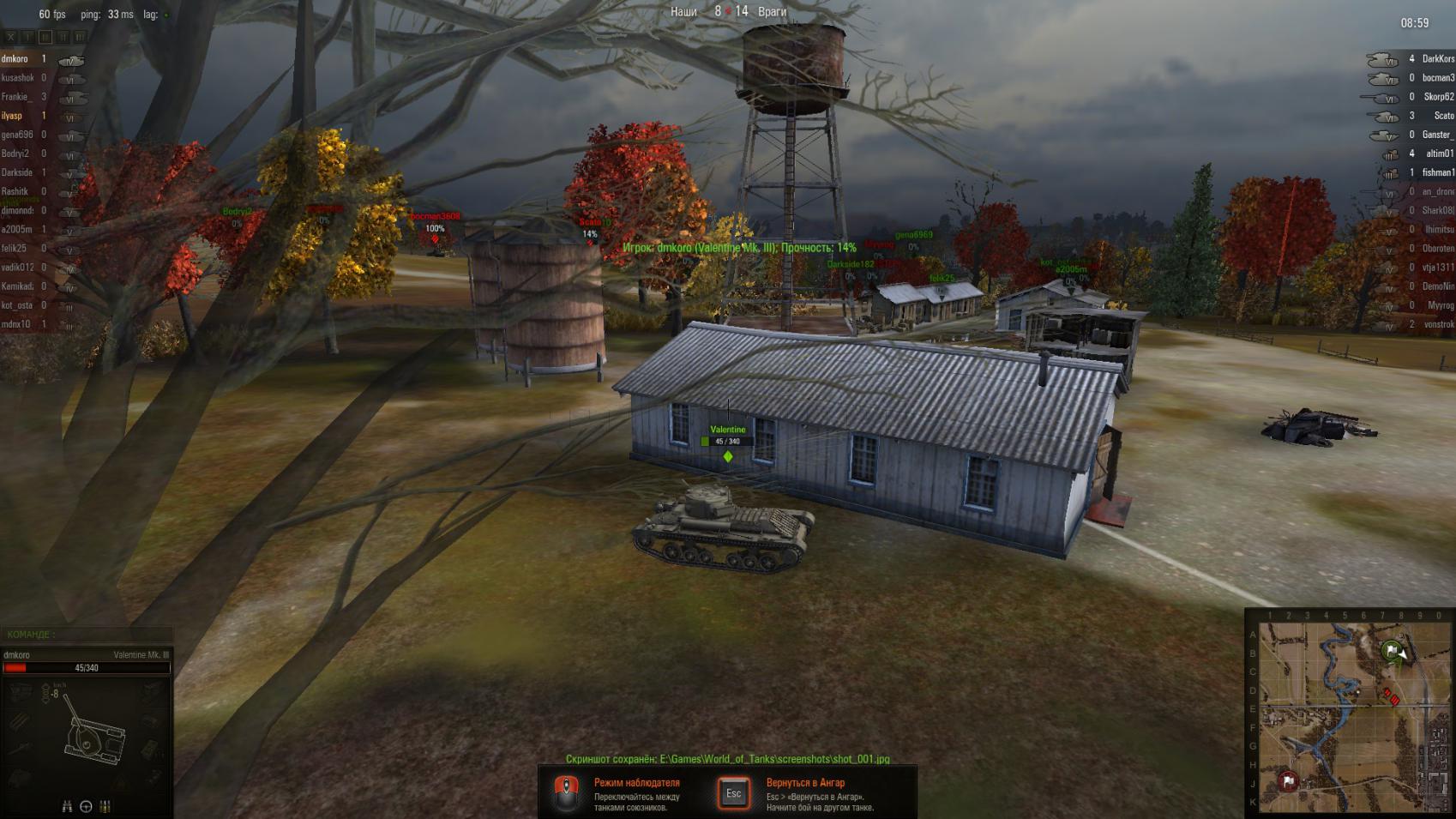
Task: Select ally kusashok in the team list
Action: (17, 78)
